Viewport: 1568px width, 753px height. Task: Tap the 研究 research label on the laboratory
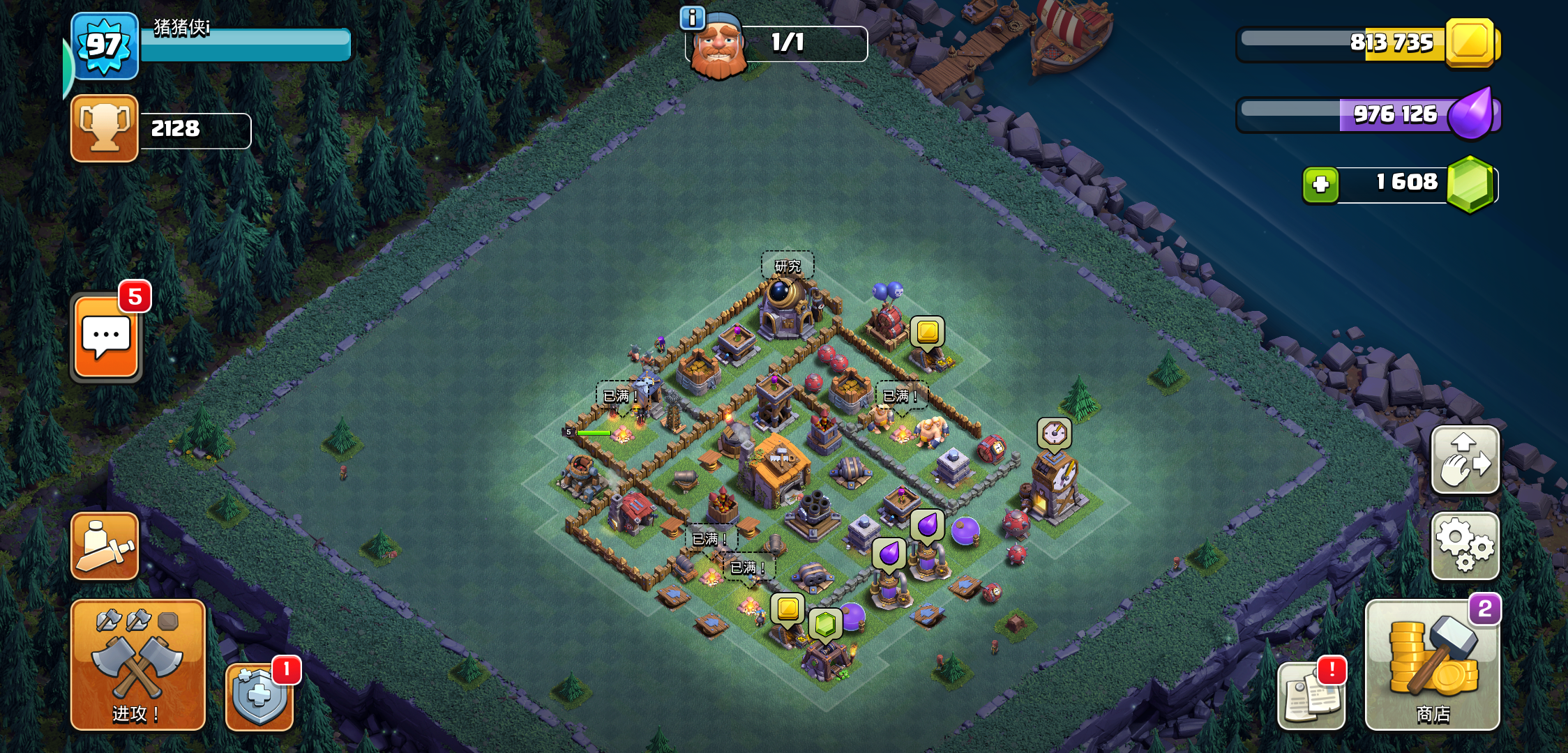[787, 266]
